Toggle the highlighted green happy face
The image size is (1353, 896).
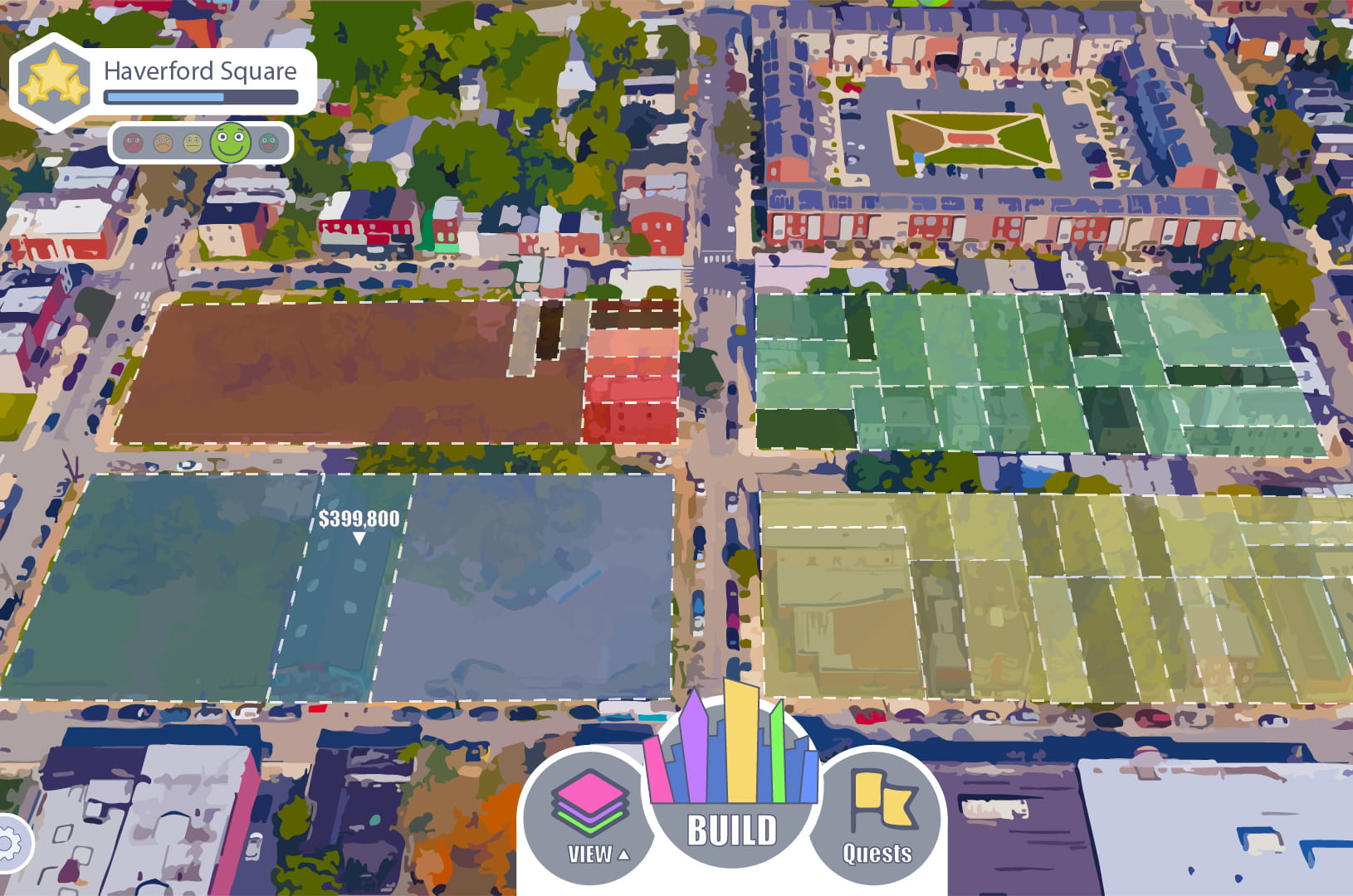230,143
